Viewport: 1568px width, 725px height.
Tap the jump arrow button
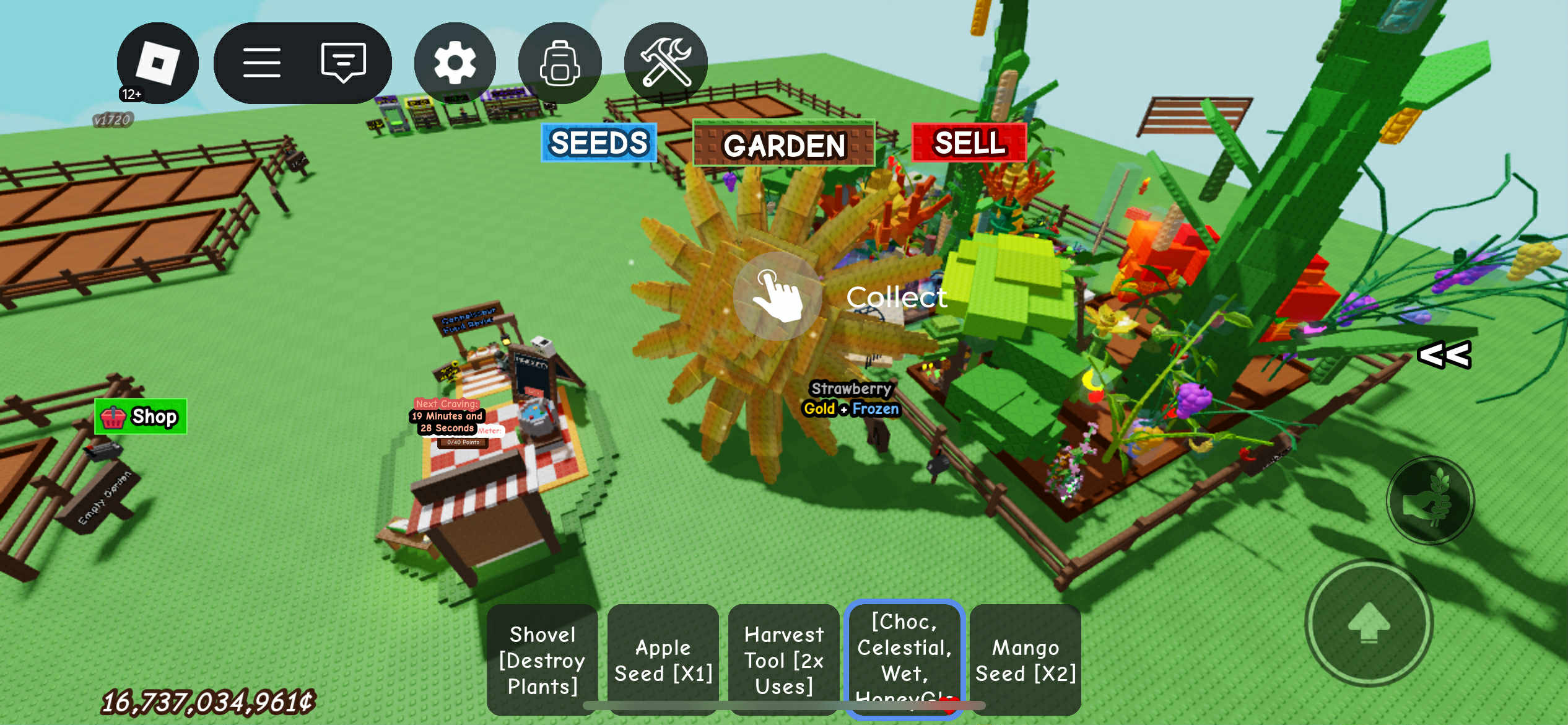pos(1369,623)
